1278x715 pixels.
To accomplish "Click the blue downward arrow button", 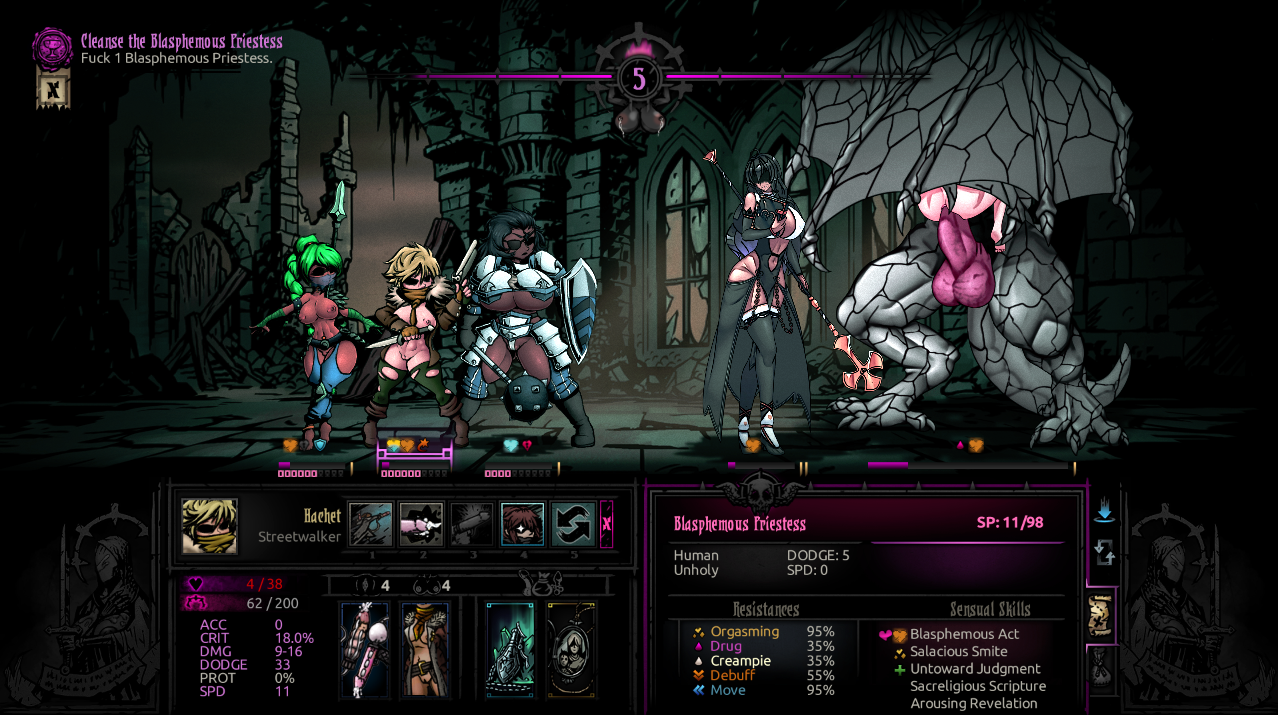I will click(x=1104, y=512).
